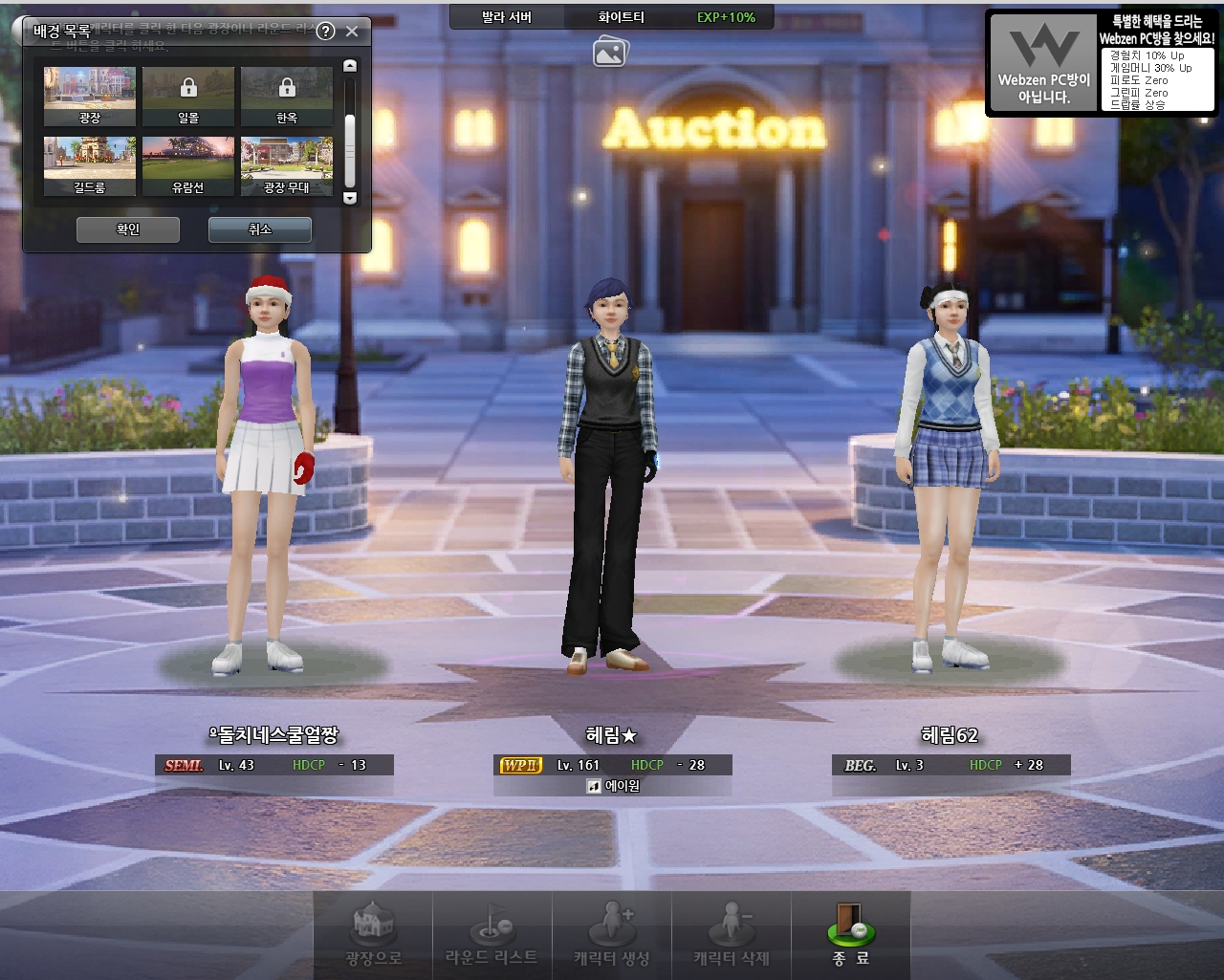Go to the plaza via 광장으로

[x=373, y=936]
